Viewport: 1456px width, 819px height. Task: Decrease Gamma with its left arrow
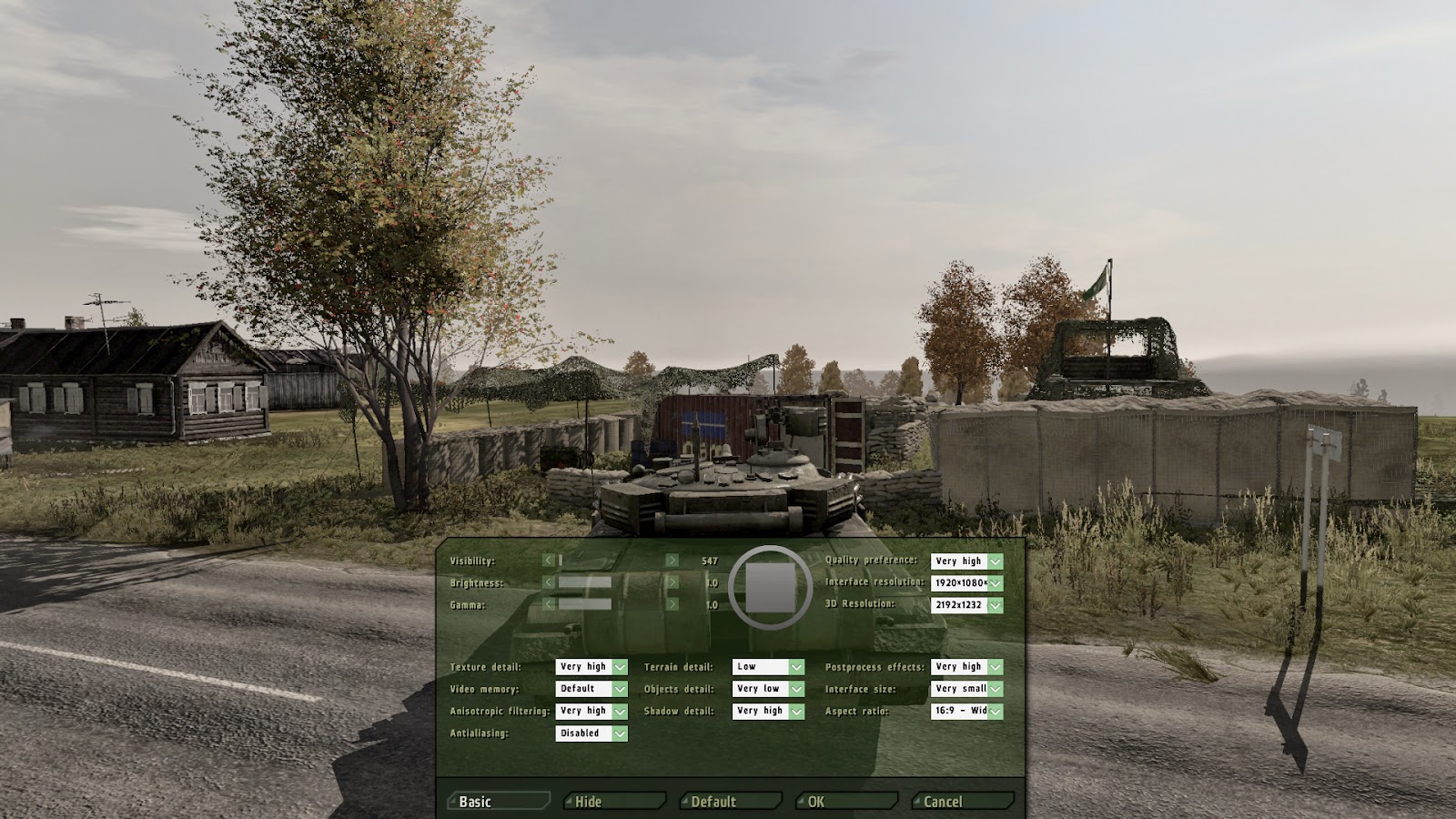click(x=550, y=603)
